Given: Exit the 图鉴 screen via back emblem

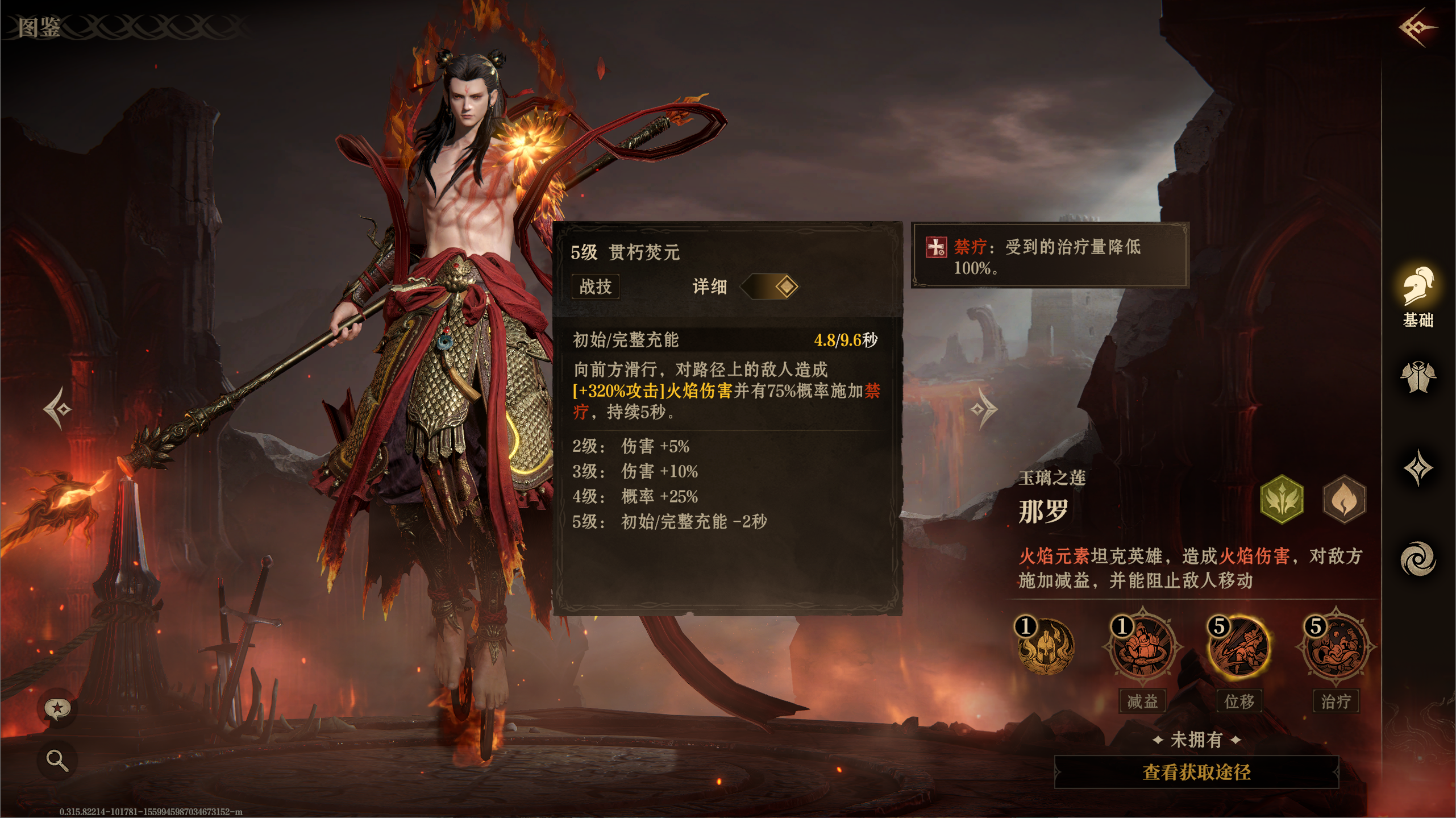Looking at the screenshot, I should [1417, 27].
